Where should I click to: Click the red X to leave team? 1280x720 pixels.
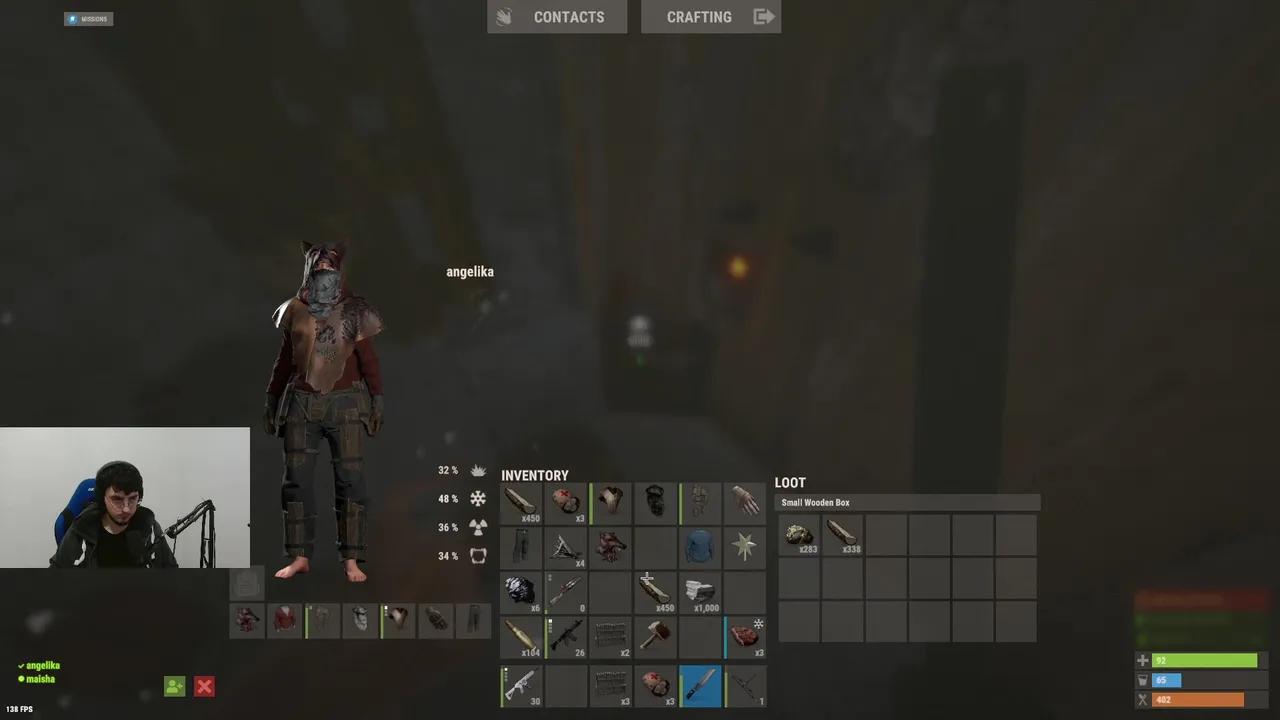point(204,686)
